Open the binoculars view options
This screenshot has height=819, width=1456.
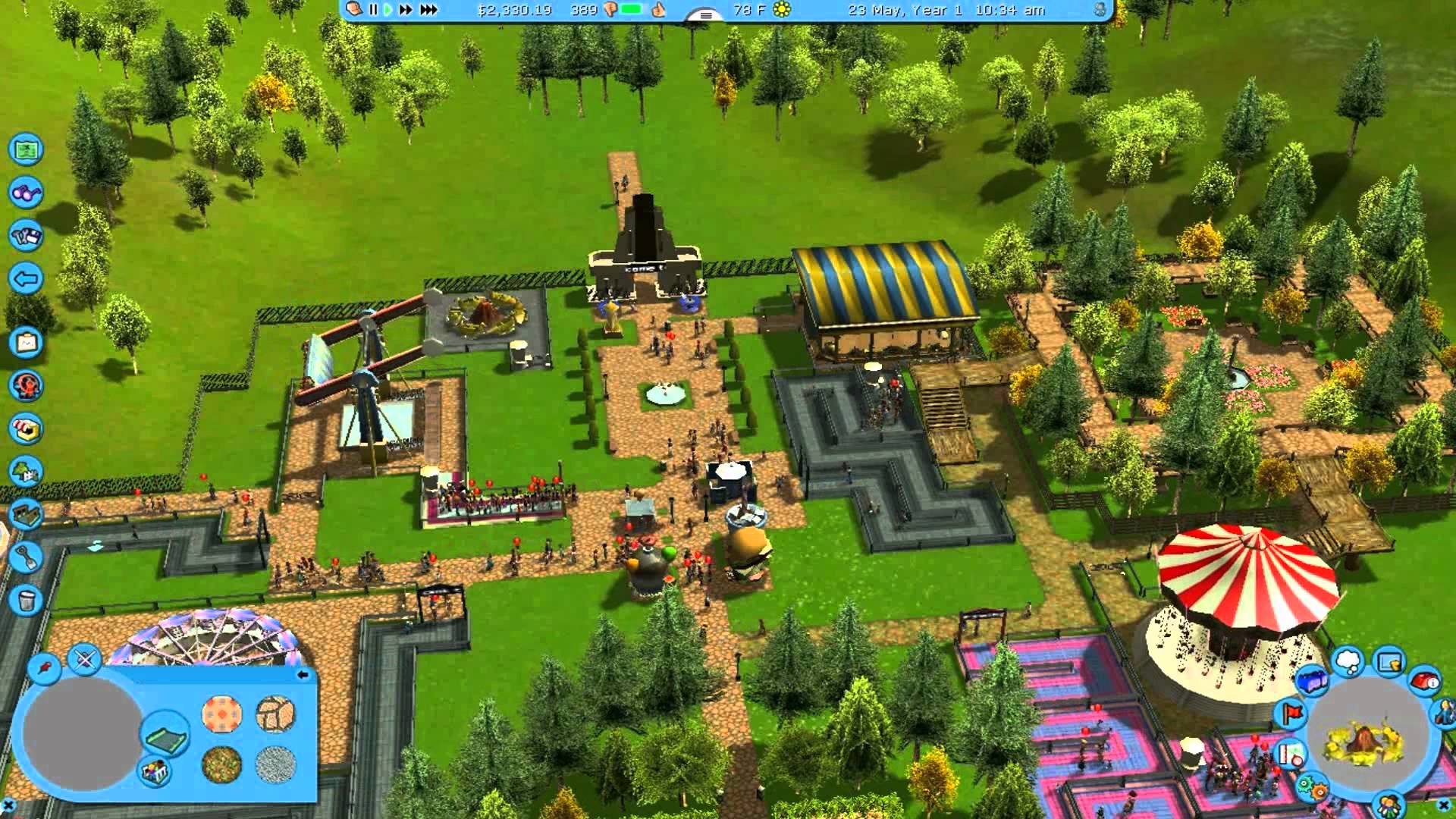pyautogui.click(x=26, y=193)
